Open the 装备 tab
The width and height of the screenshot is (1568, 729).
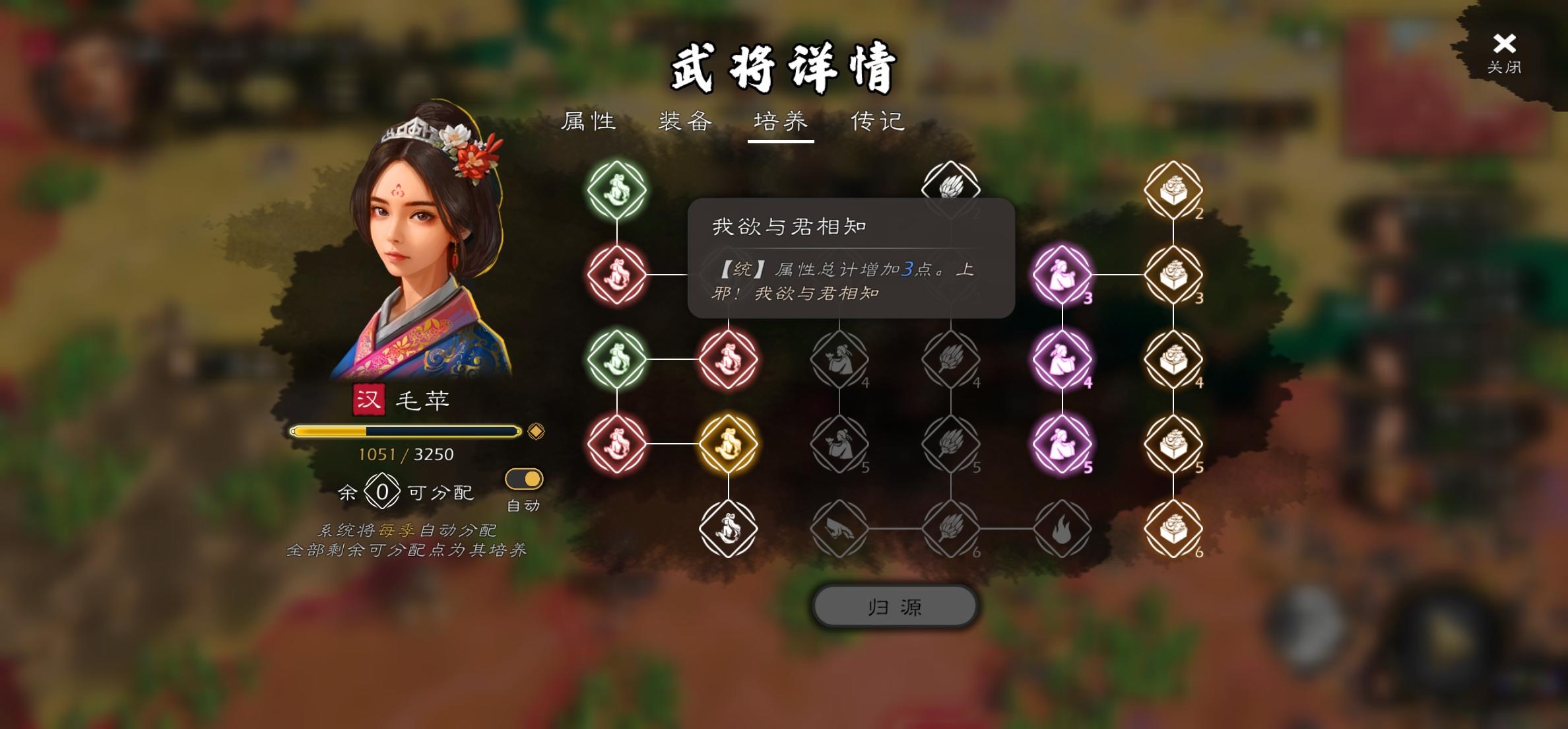(x=684, y=121)
